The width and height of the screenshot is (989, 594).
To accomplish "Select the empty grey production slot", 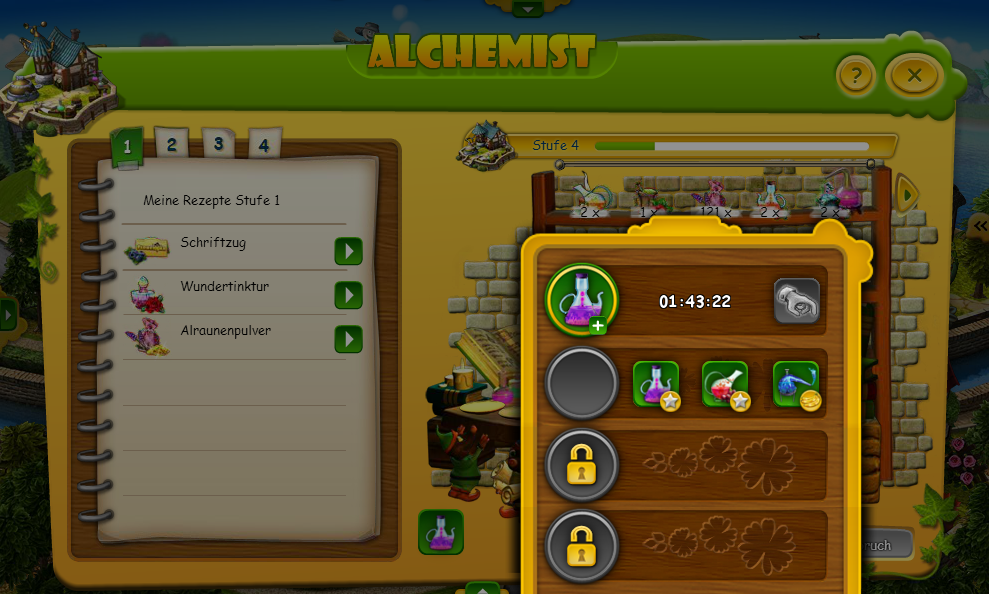I will coord(582,383).
